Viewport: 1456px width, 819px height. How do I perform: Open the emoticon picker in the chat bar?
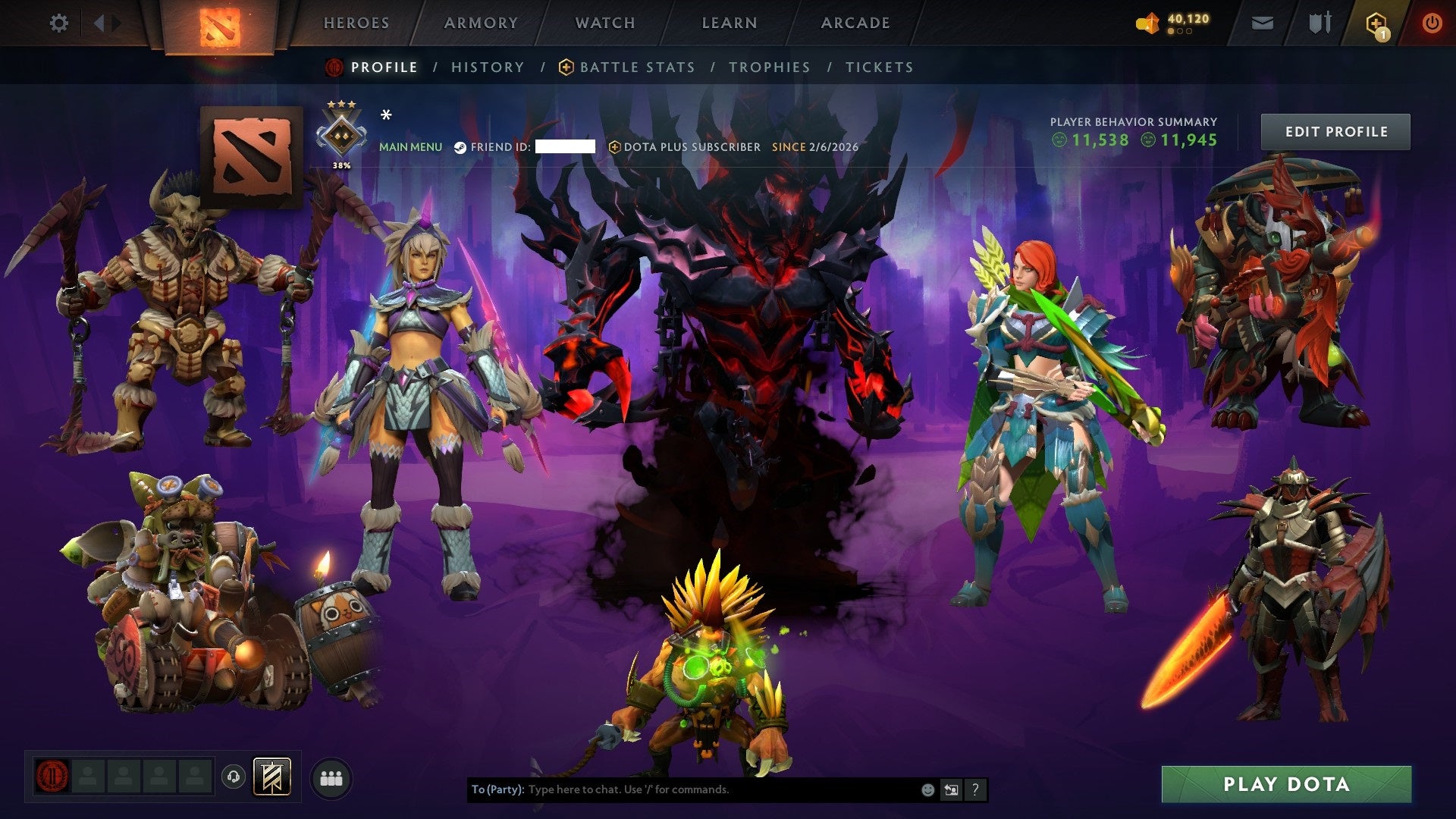[x=928, y=789]
